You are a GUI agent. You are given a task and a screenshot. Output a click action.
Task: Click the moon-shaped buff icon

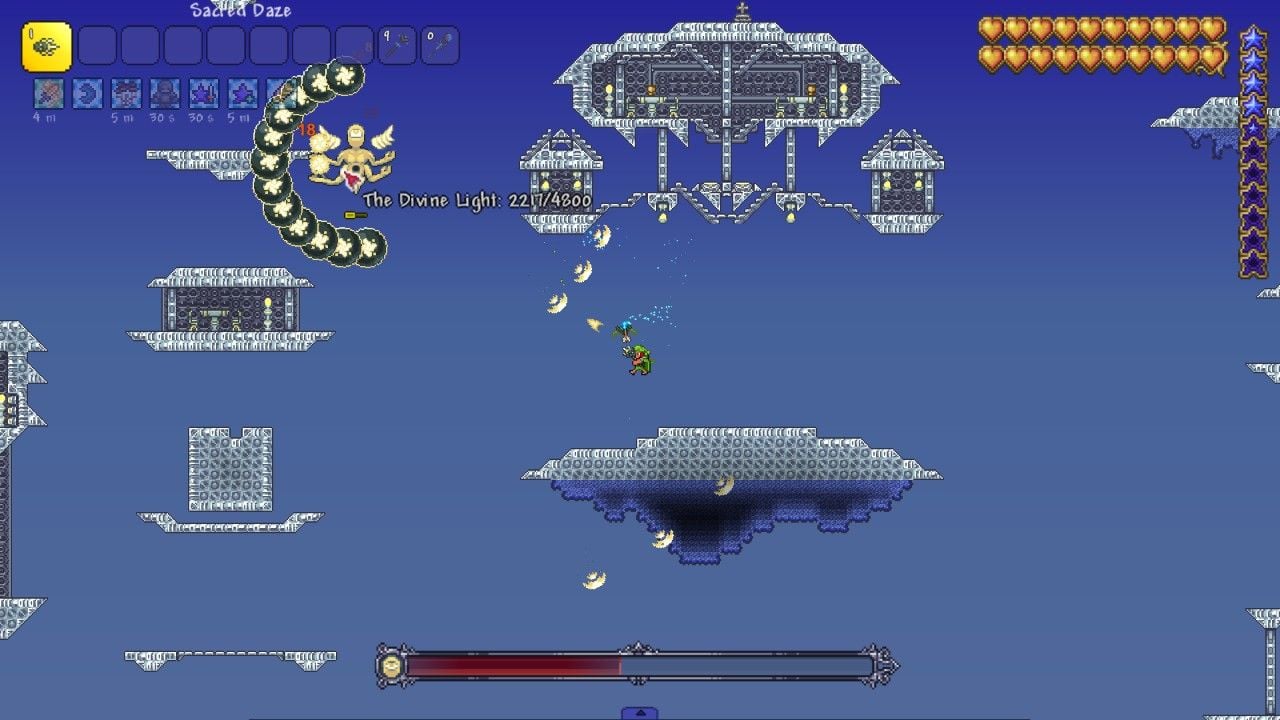click(86, 93)
